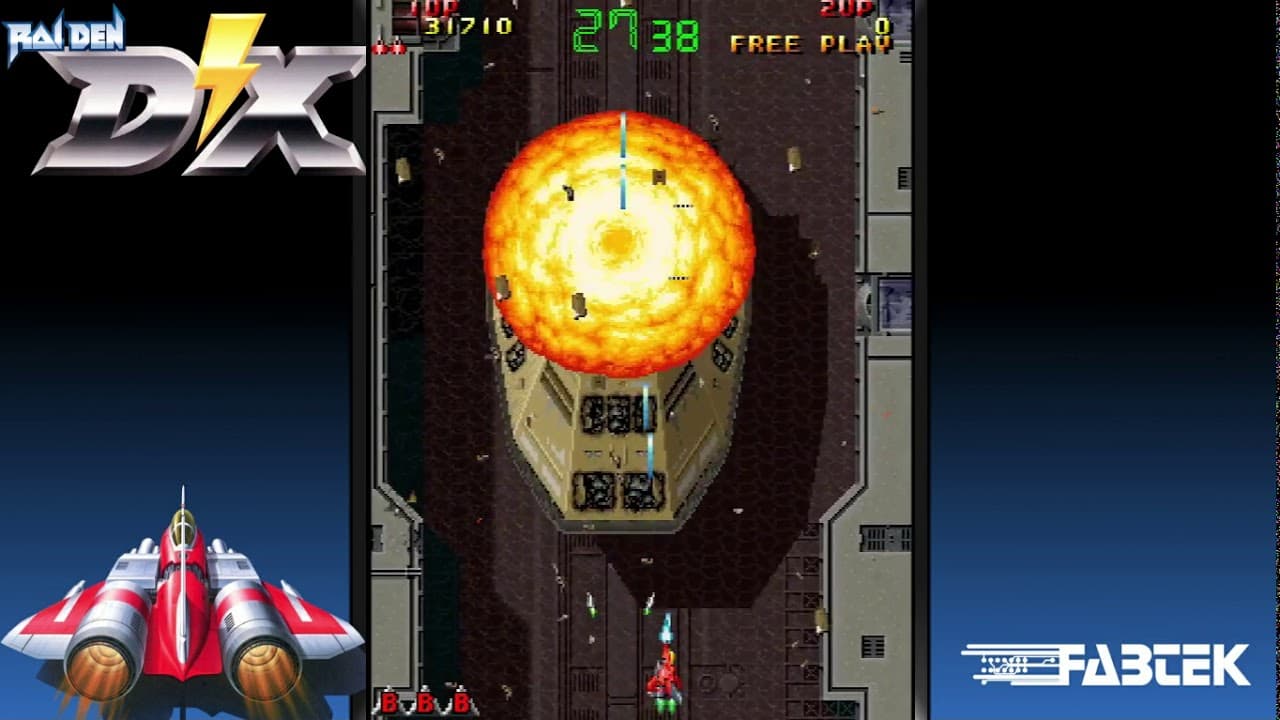The width and height of the screenshot is (1280, 720).
Task: Click the red player fighter sprite
Action: click(x=665, y=675)
